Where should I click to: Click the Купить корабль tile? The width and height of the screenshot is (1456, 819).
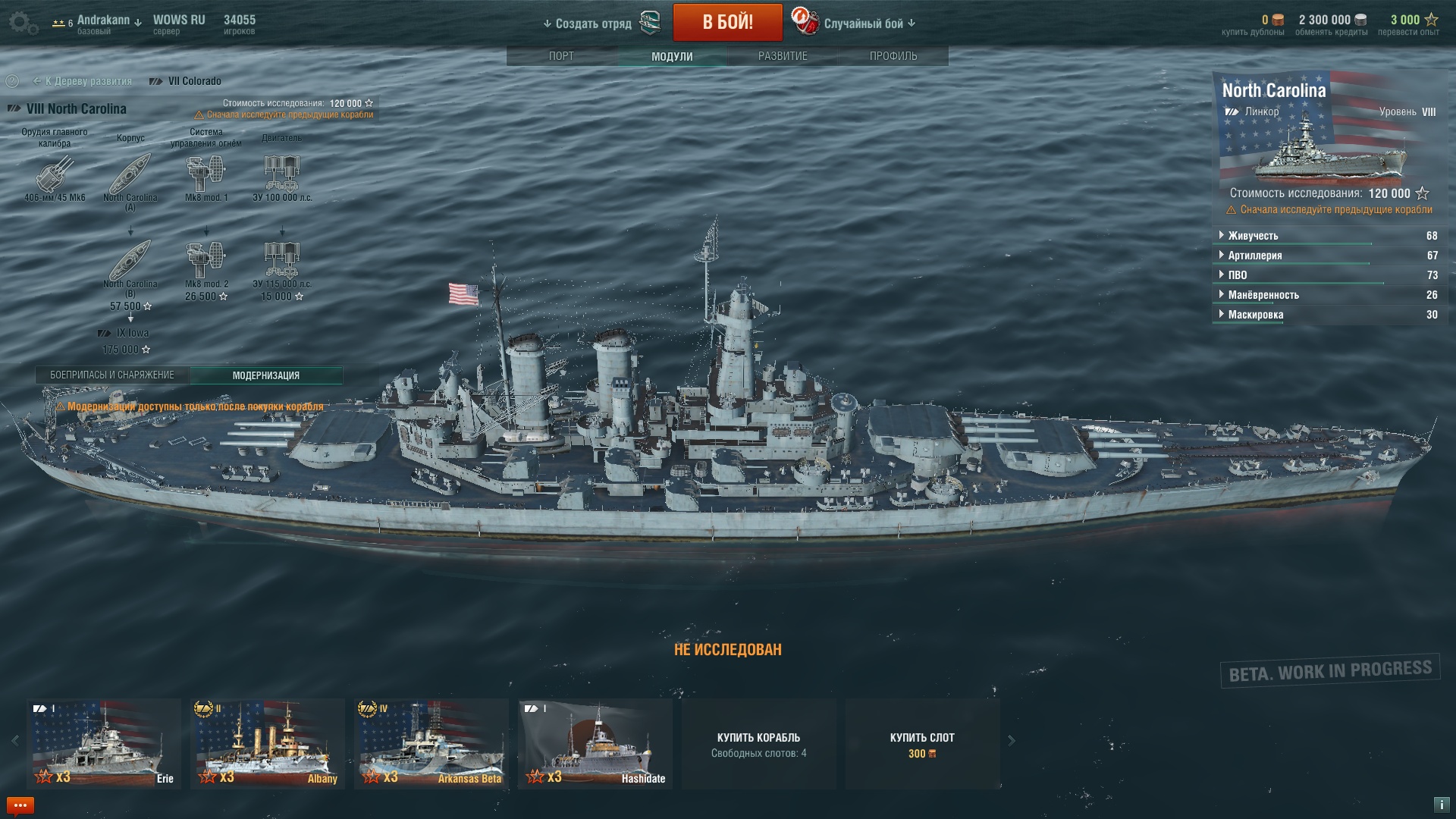tap(758, 744)
